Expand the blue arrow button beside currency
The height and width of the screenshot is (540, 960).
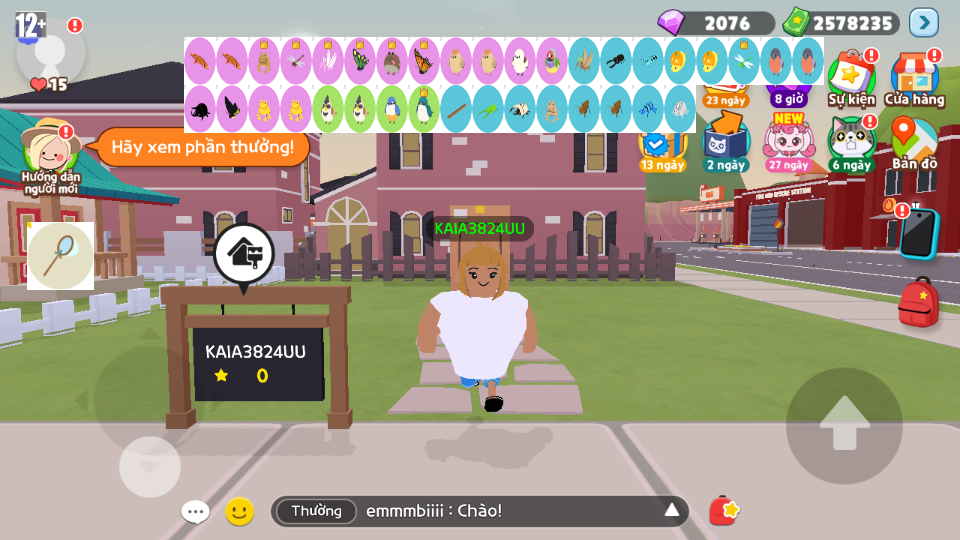923,22
